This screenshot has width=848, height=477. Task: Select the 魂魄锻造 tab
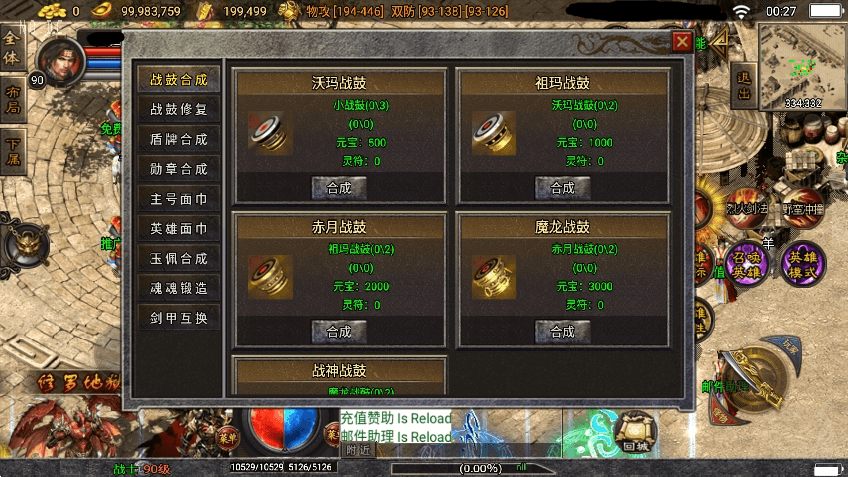point(178,288)
